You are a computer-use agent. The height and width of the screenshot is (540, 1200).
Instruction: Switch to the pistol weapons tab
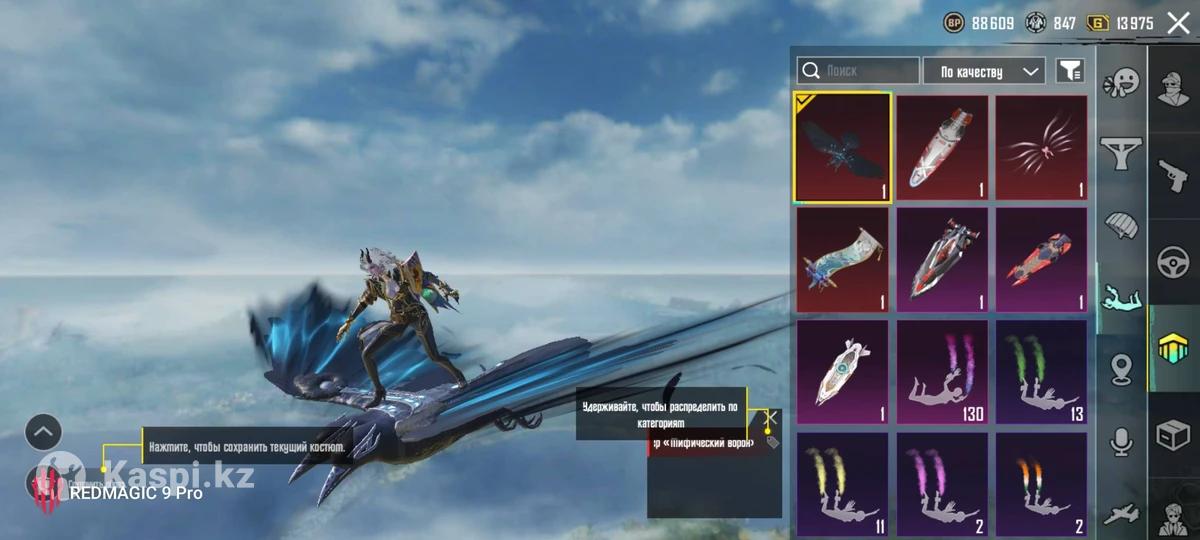click(x=1172, y=174)
